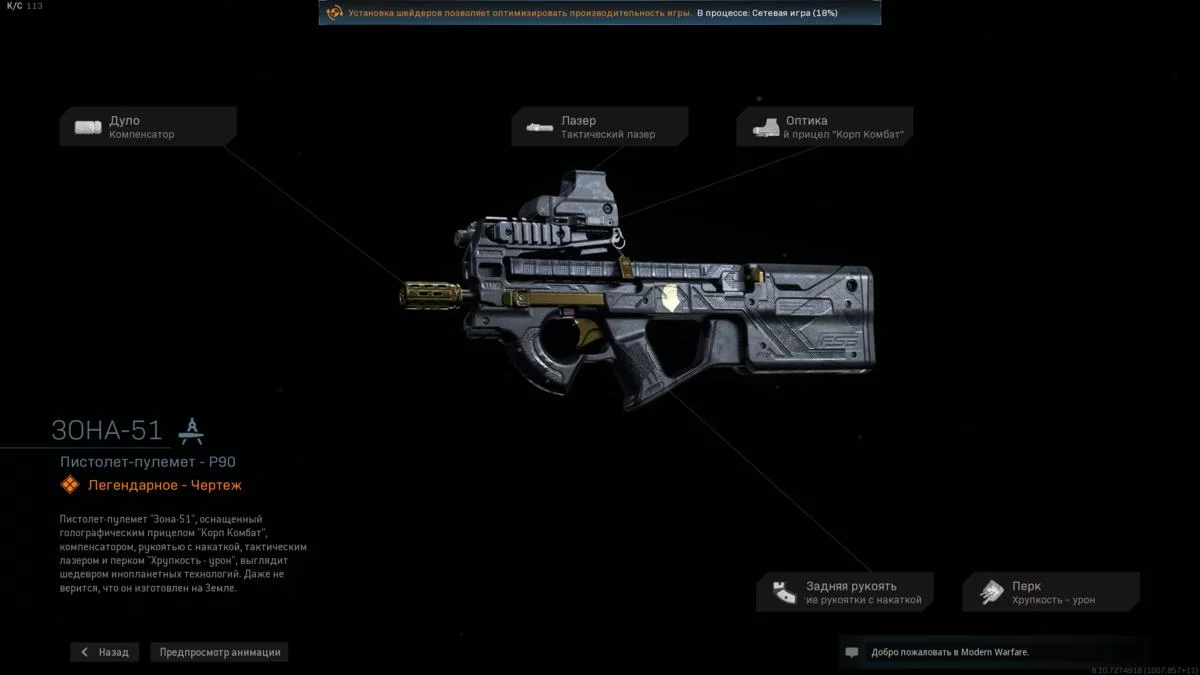
Task: Open the Лазер tactical laser slot
Action: [600, 127]
